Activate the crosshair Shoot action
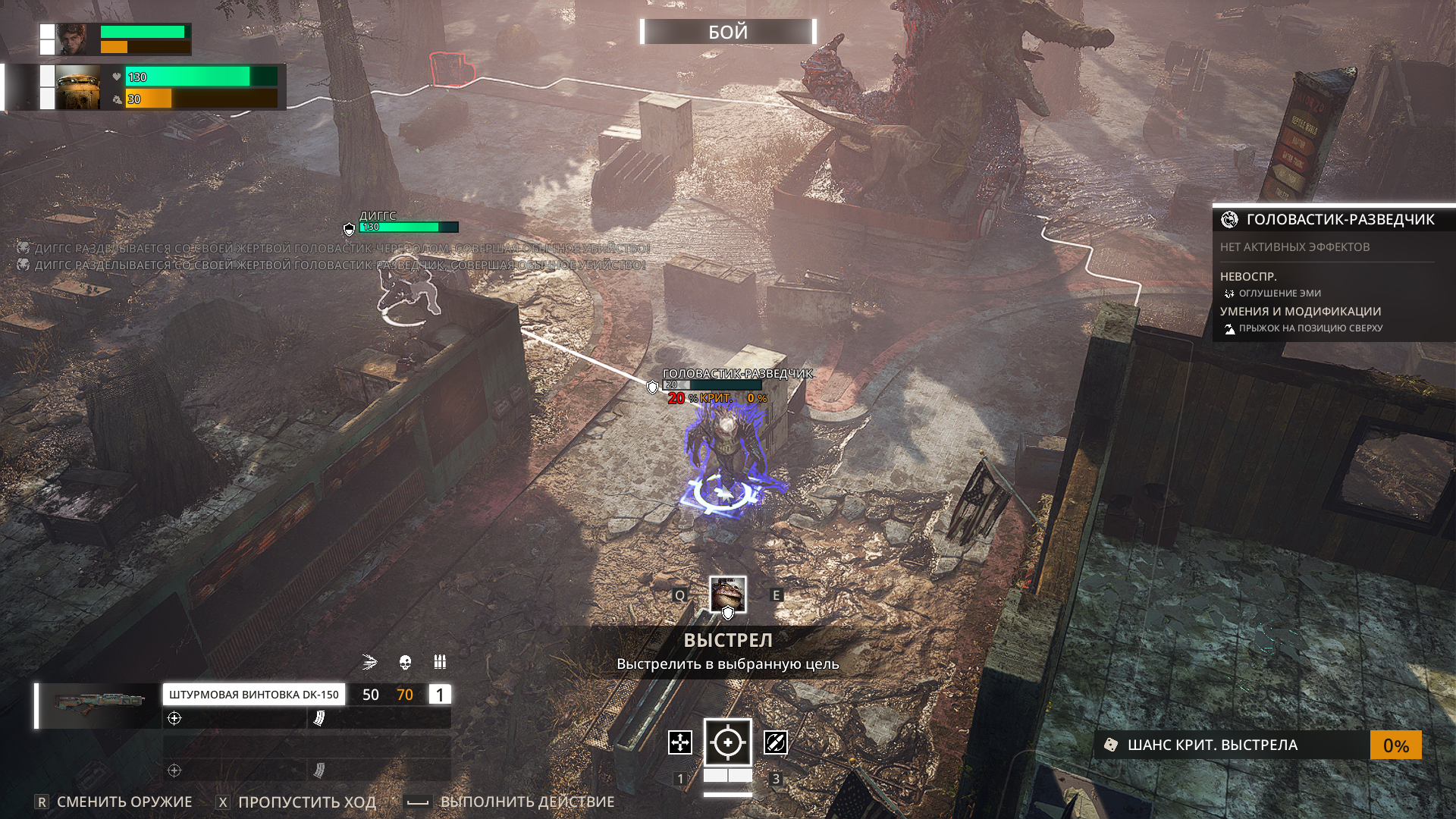This screenshot has height=819, width=1456. (728, 742)
